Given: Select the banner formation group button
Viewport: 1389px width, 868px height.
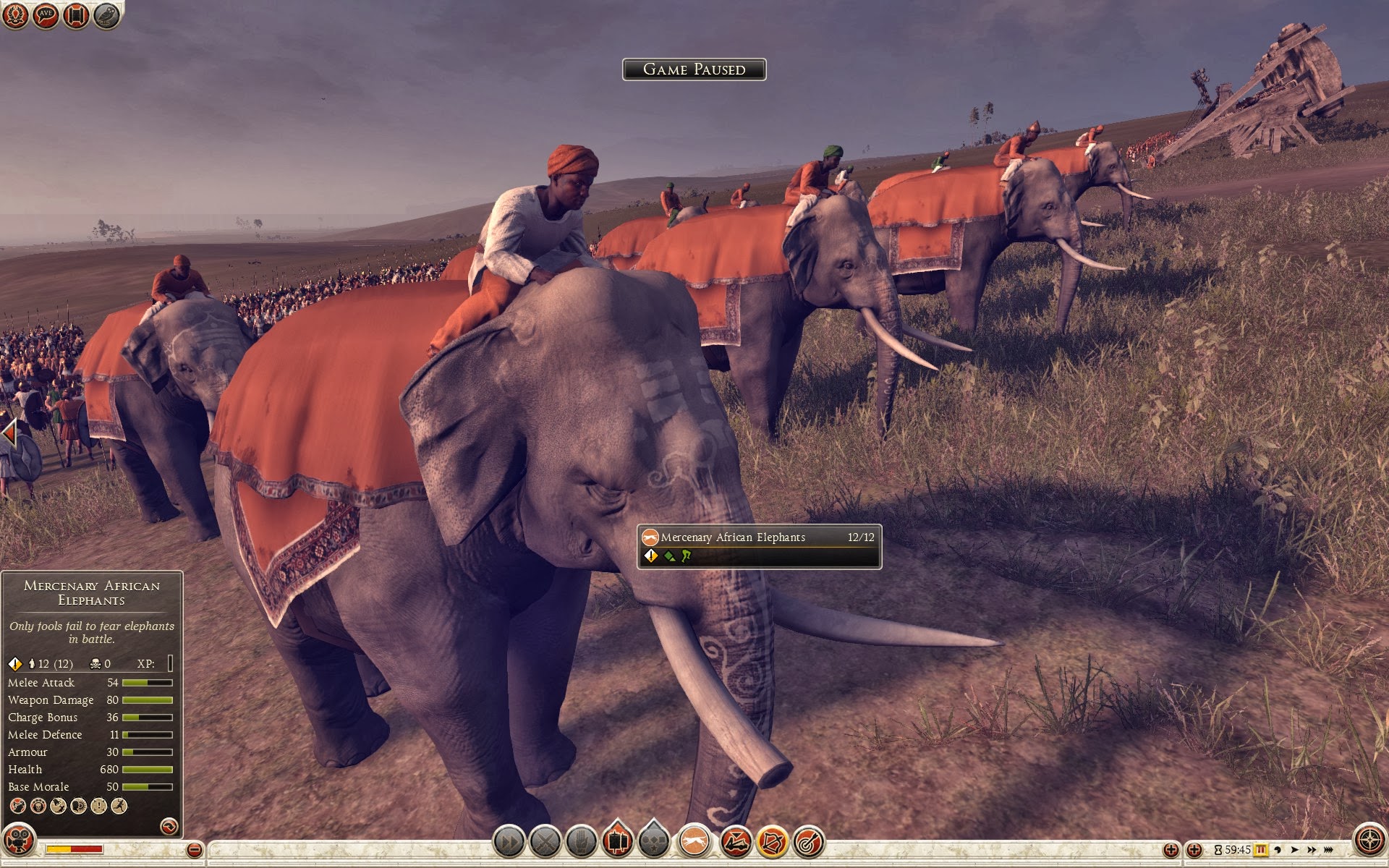Looking at the screenshot, I should (x=617, y=841).
